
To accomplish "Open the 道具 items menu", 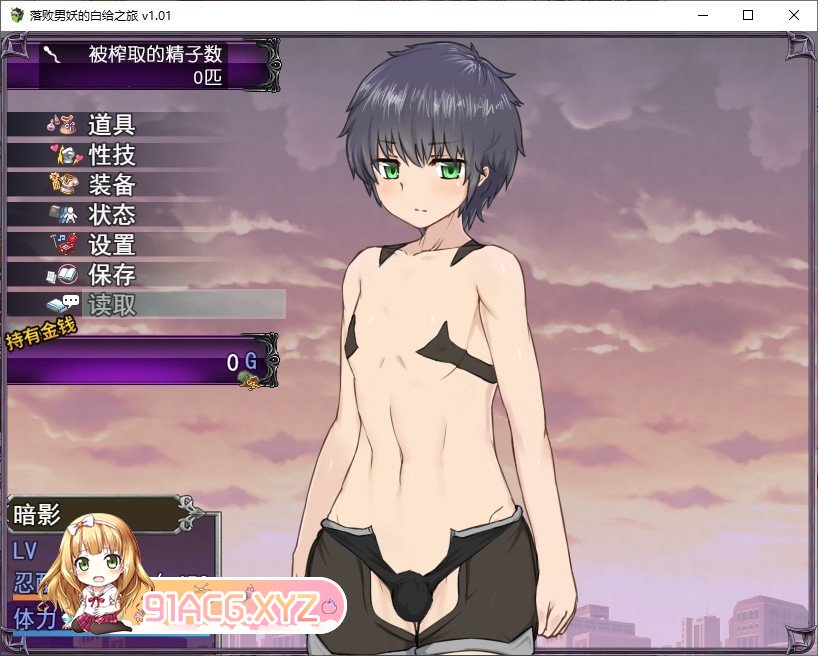I will pyautogui.click(x=110, y=125).
